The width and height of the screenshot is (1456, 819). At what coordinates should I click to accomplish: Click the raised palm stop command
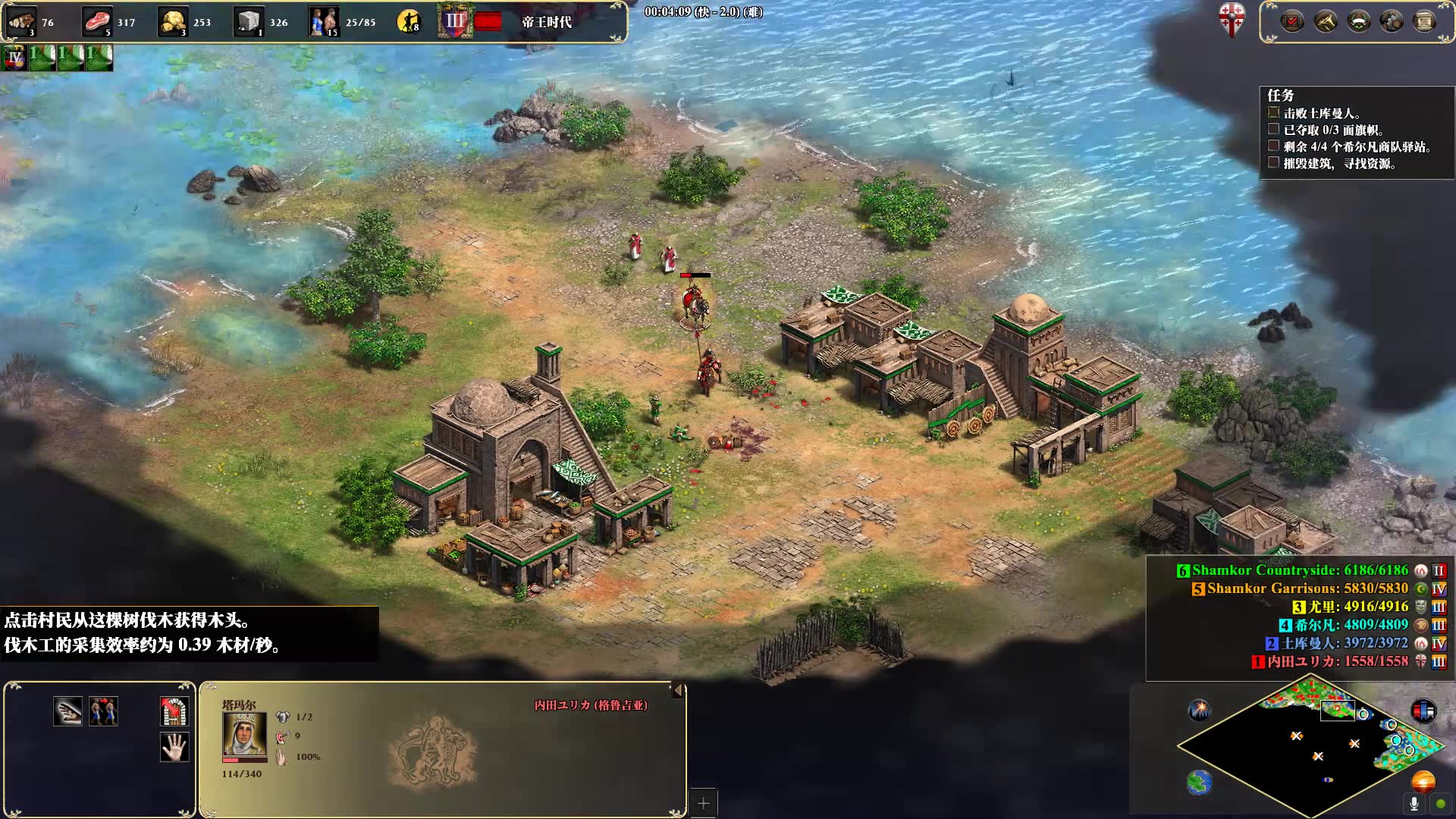pyautogui.click(x=174, y=747)
